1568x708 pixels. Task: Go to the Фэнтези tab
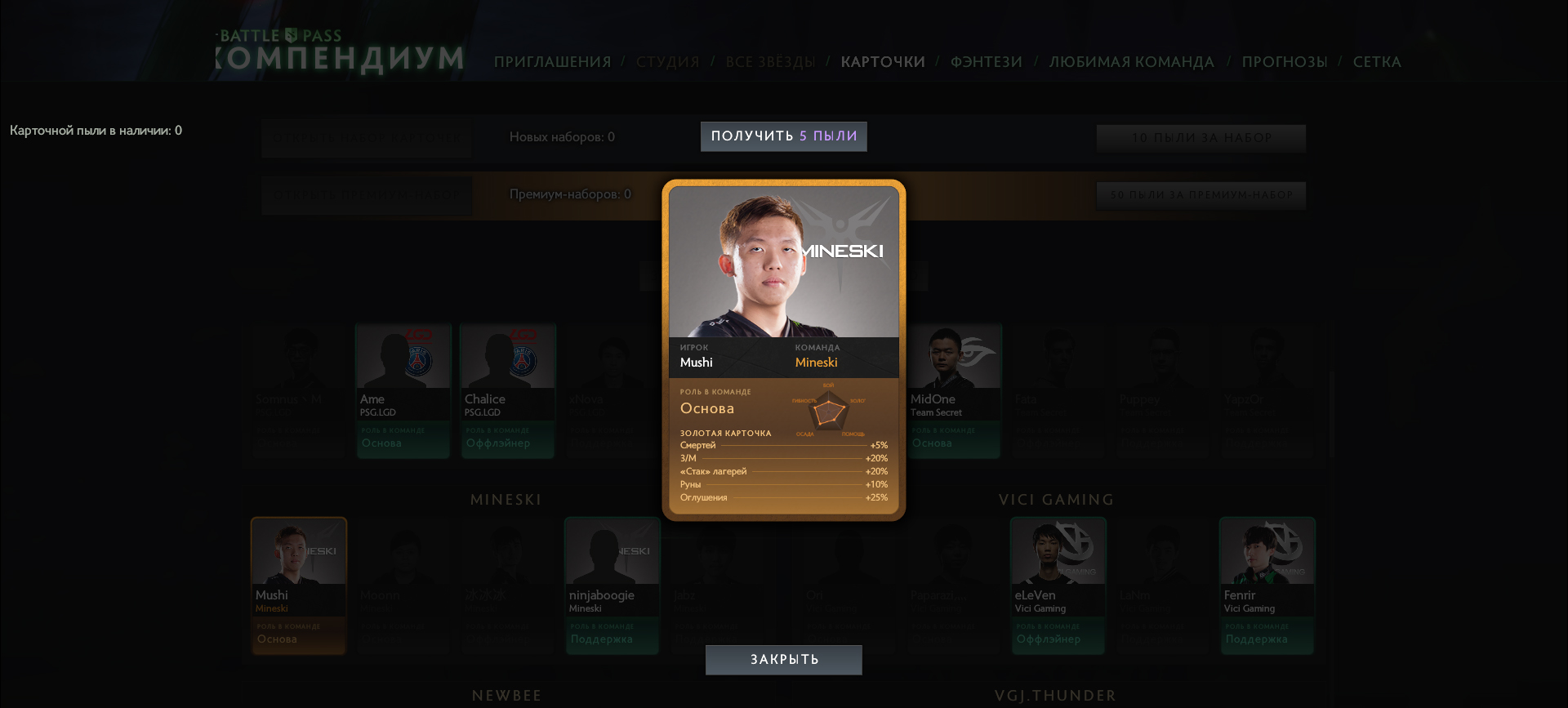[986, 62]
